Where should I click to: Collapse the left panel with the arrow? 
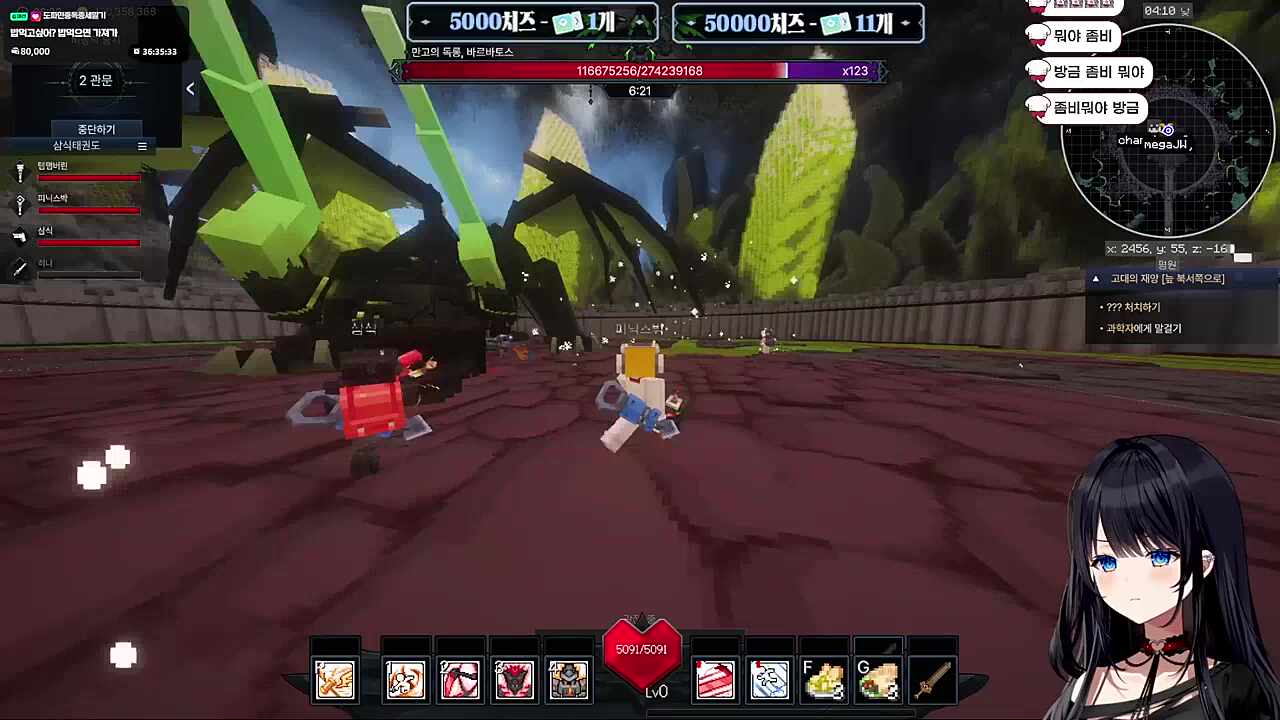click(x=190, y=88)
